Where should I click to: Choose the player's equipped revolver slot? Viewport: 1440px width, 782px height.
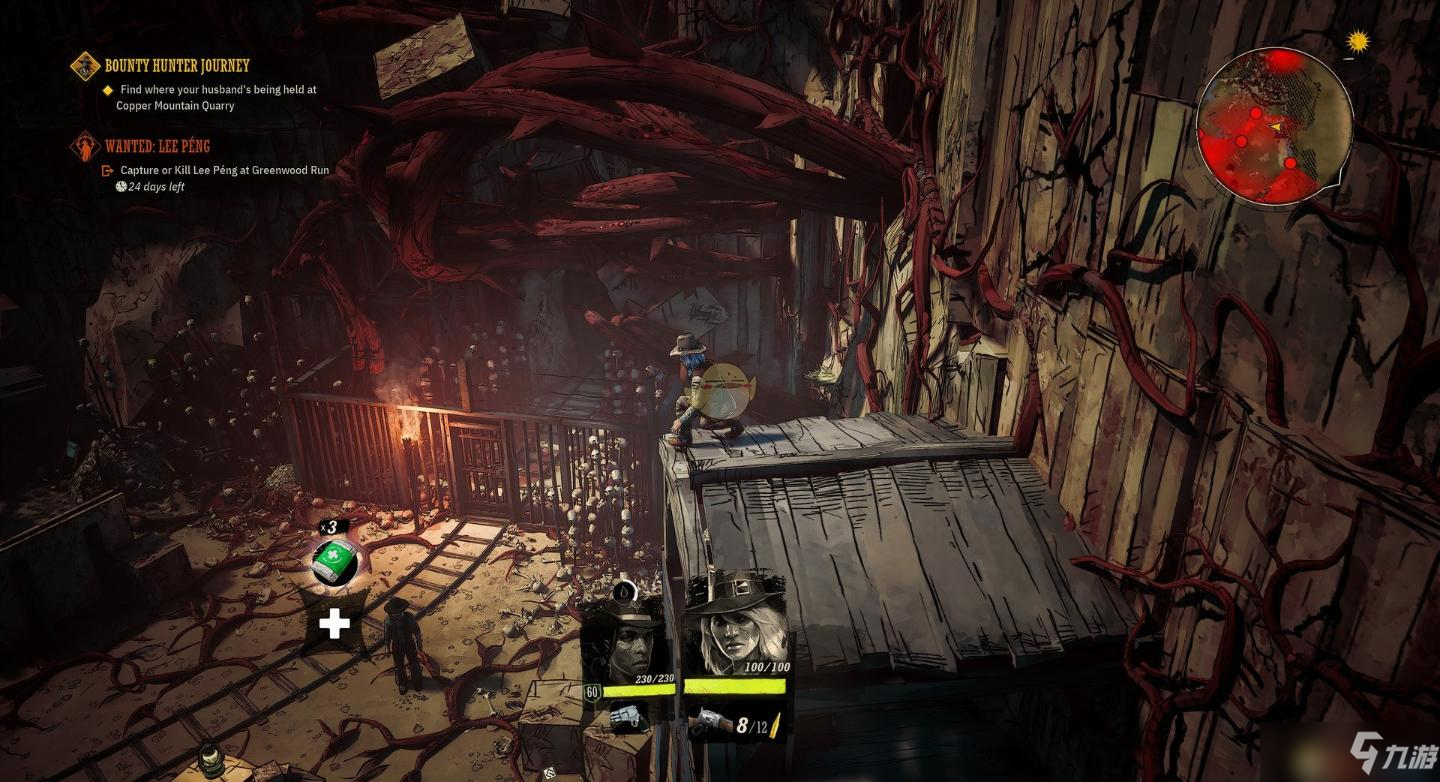click(x=710, y=723)
